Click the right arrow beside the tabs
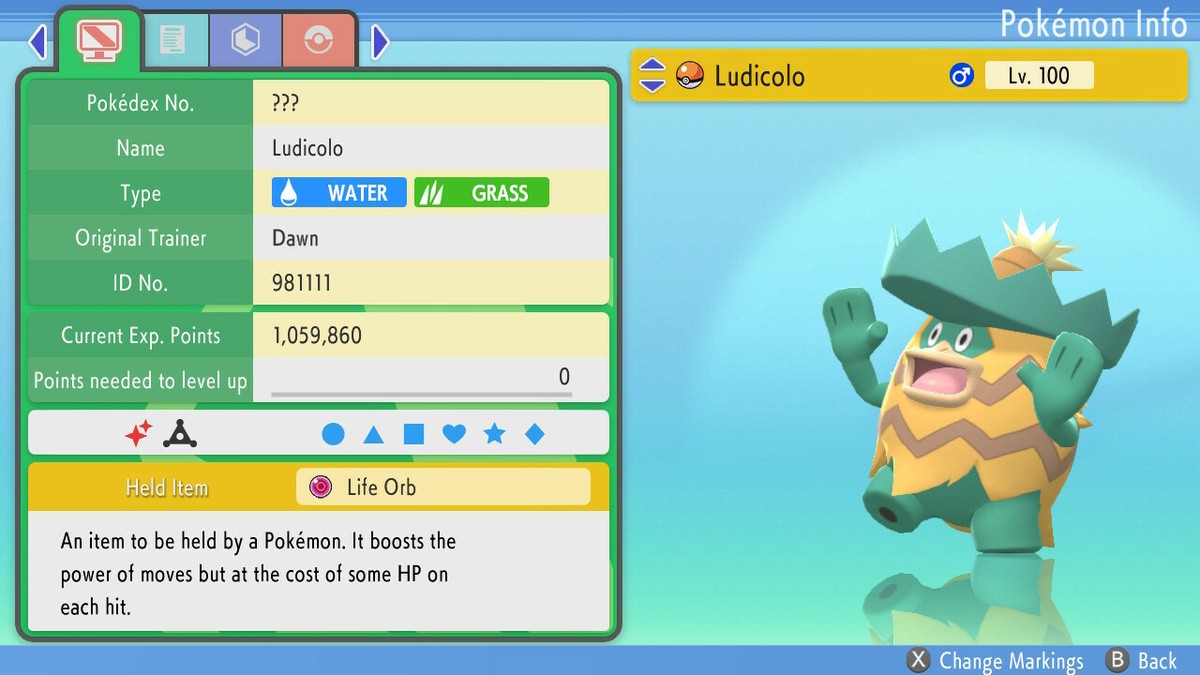 point(380,42)
